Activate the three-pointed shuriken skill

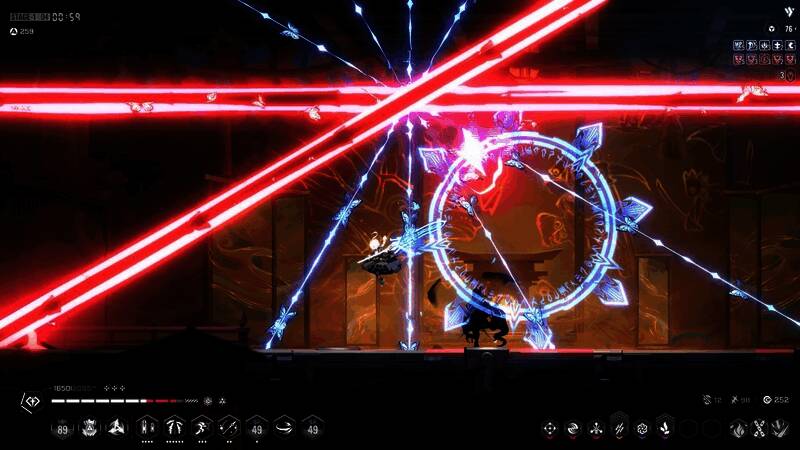coord(116,429)
